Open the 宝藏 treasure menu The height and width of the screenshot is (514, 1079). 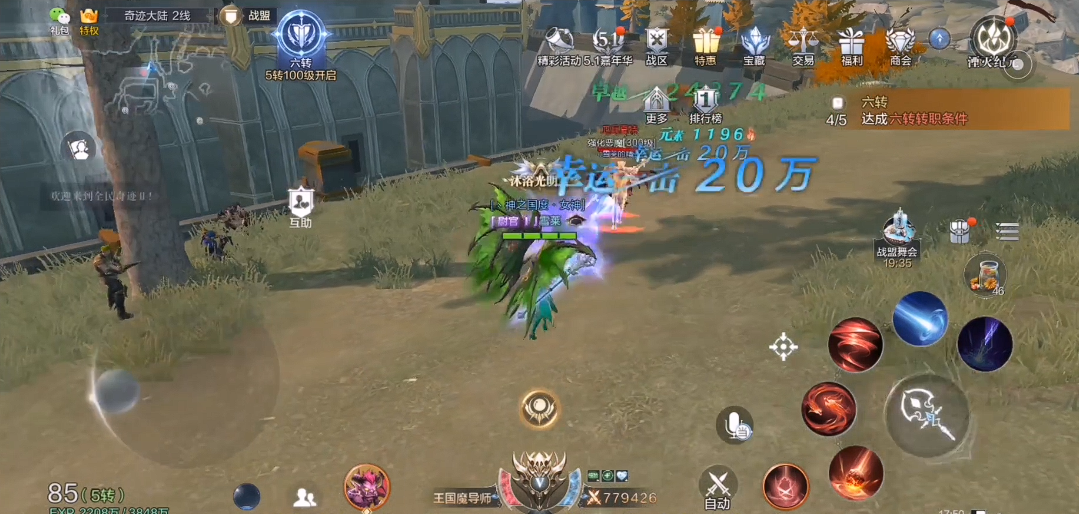(x=754, y=42)
